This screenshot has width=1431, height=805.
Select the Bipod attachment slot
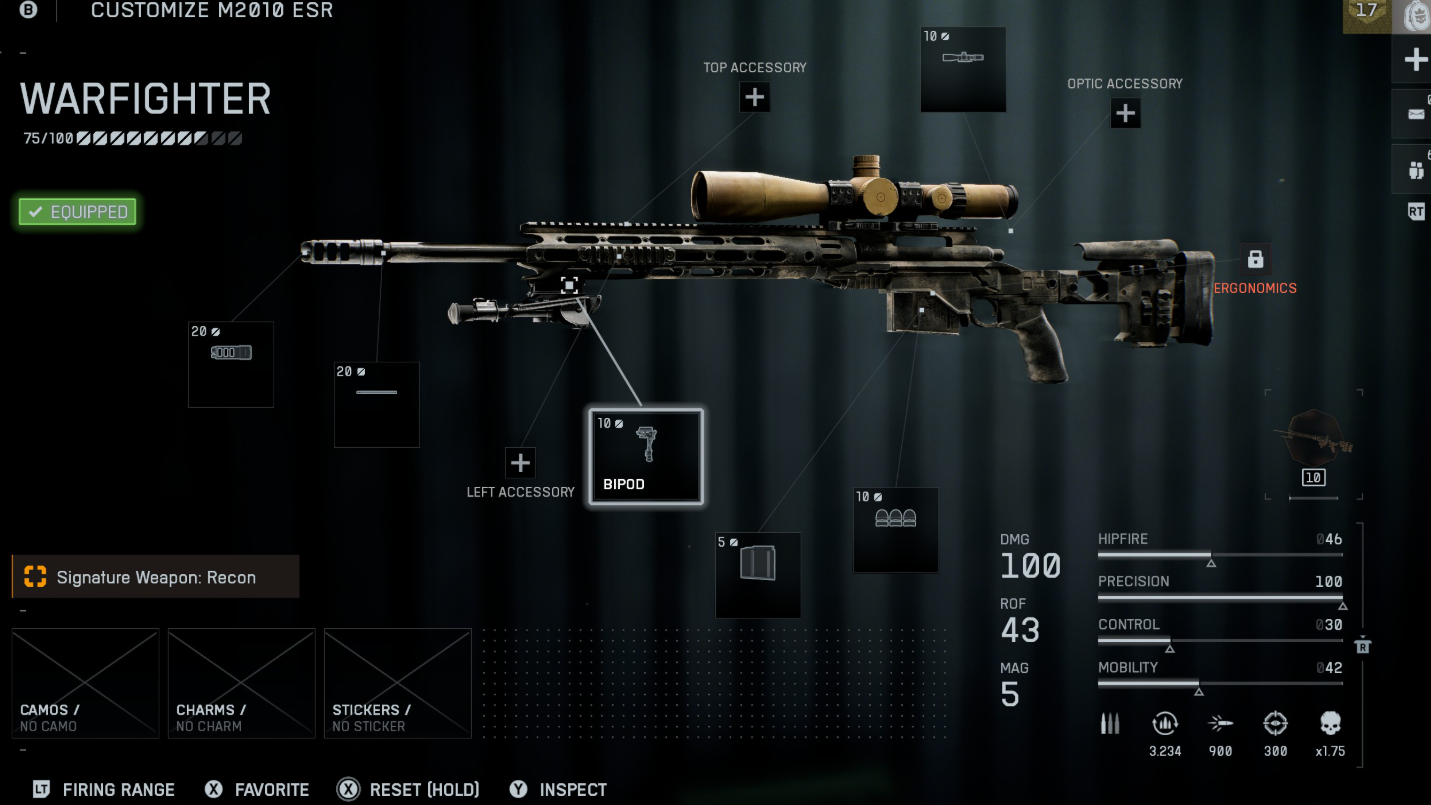coord(646,456)
